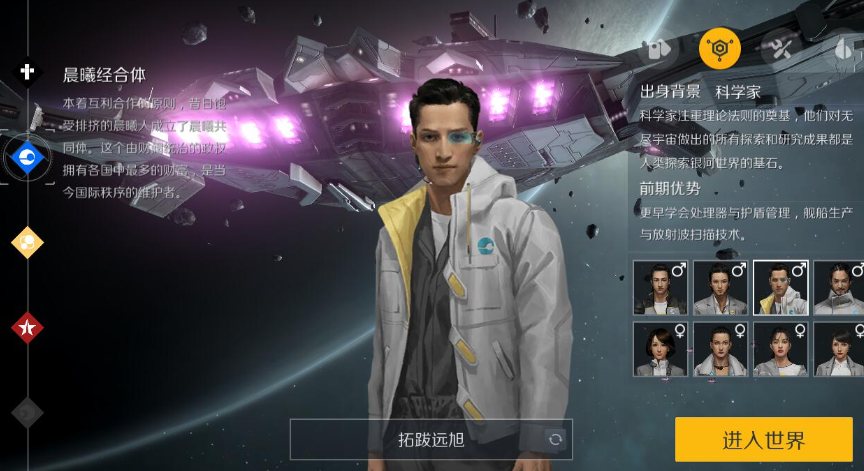The image size is (864, 471).
Task: Pick the male portrait in grey suit
Action: pyautogui.click(x=720, y=288)
